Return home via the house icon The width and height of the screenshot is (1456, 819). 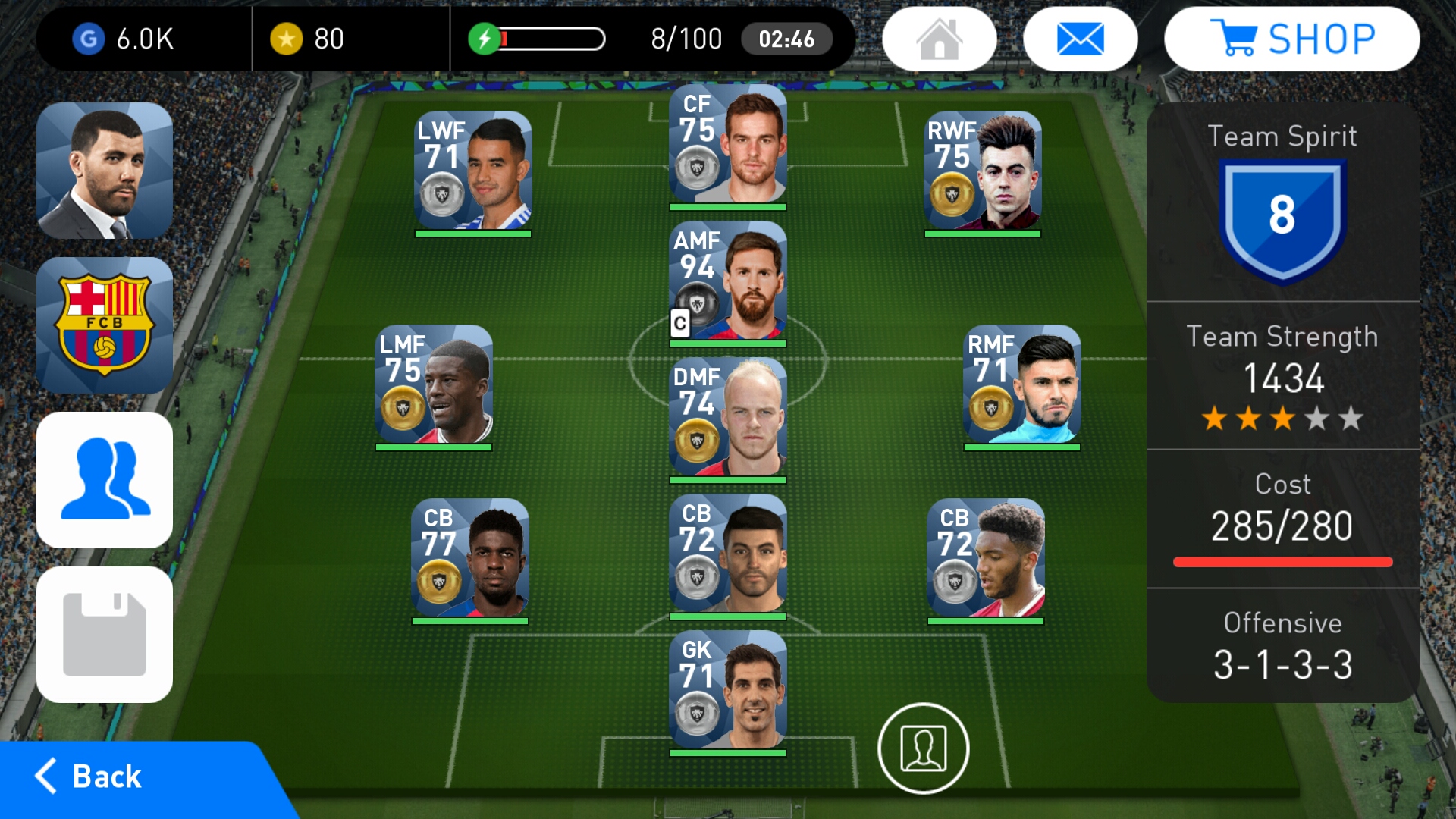[940, 39]
